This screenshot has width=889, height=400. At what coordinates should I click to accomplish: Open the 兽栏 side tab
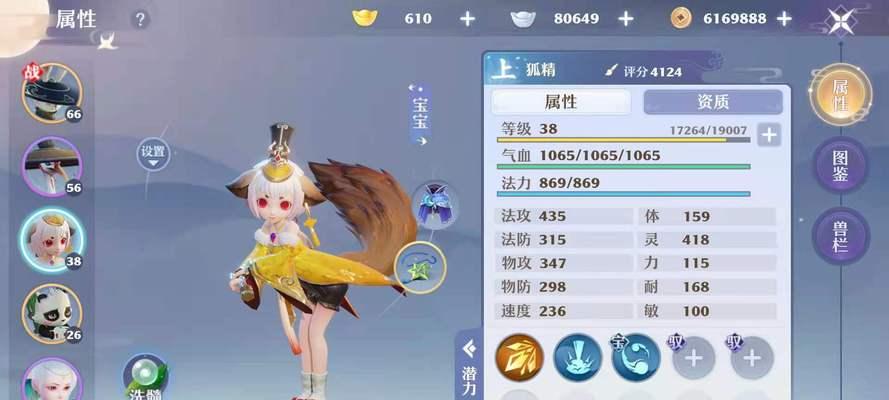point(840,236)
